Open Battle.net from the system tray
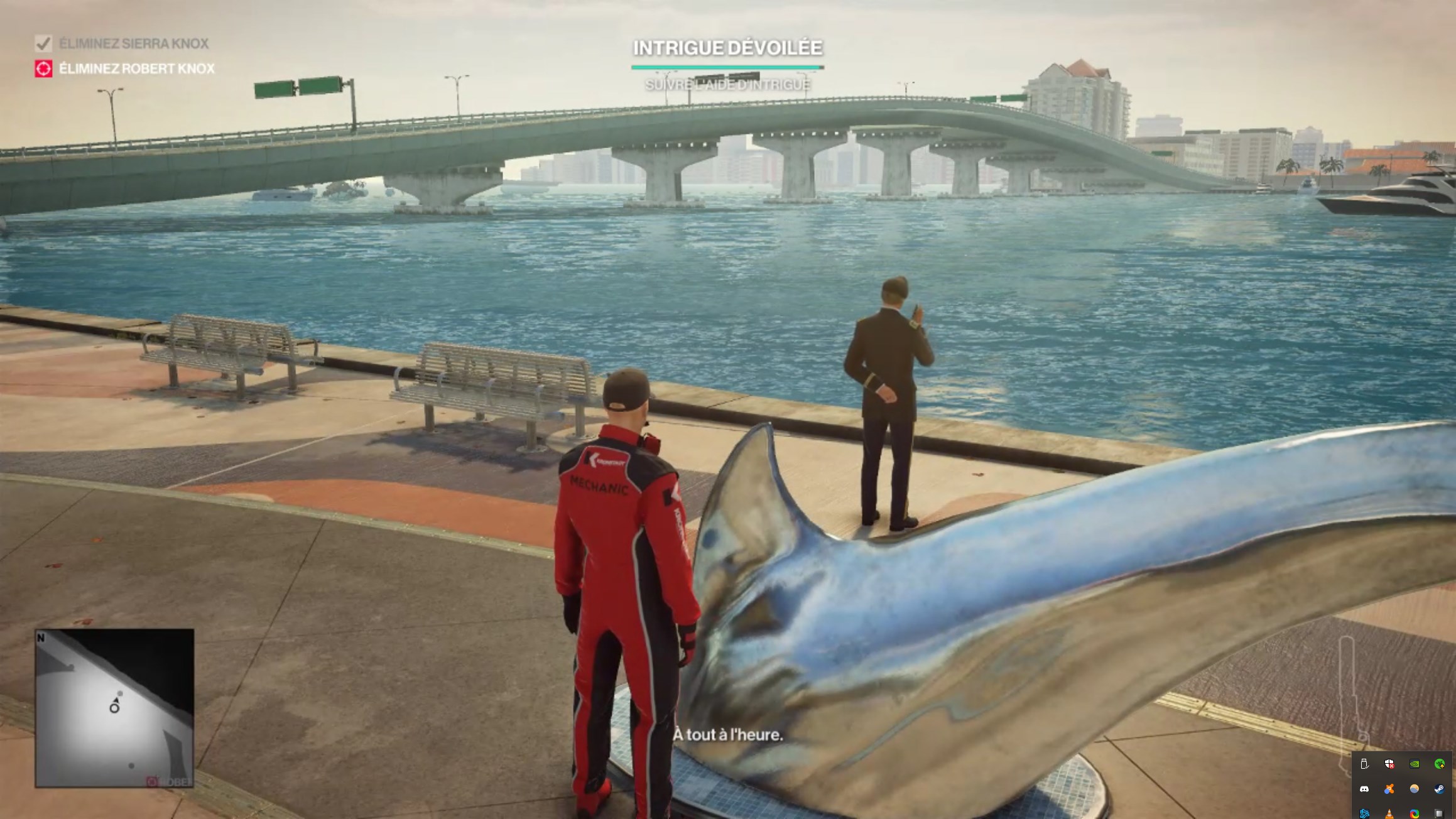The width and height of the screenshot is (1456, 819). pos(1364,813)
